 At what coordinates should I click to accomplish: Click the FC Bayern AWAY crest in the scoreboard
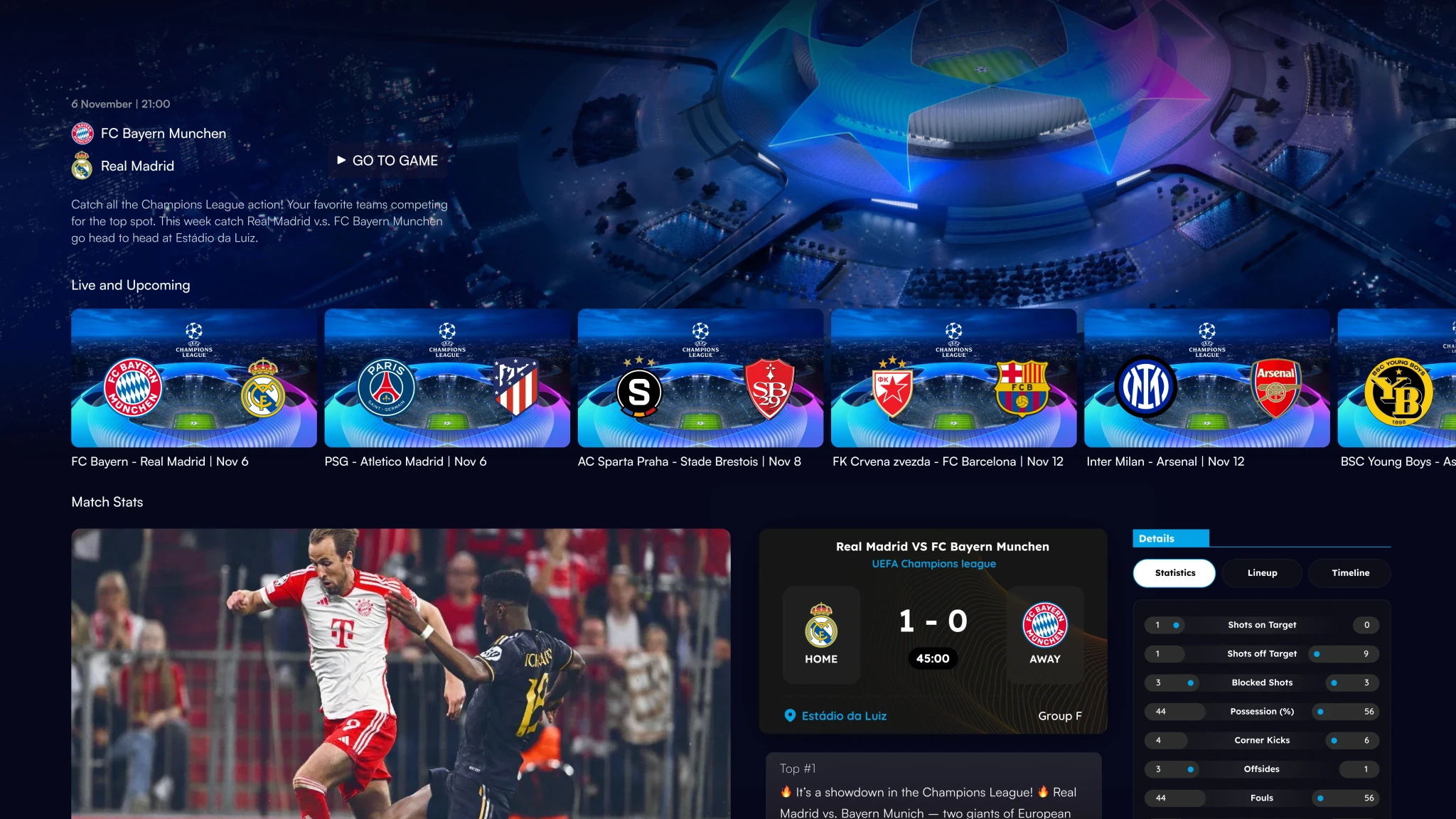pyautogui.click(x=1045, y=626)
